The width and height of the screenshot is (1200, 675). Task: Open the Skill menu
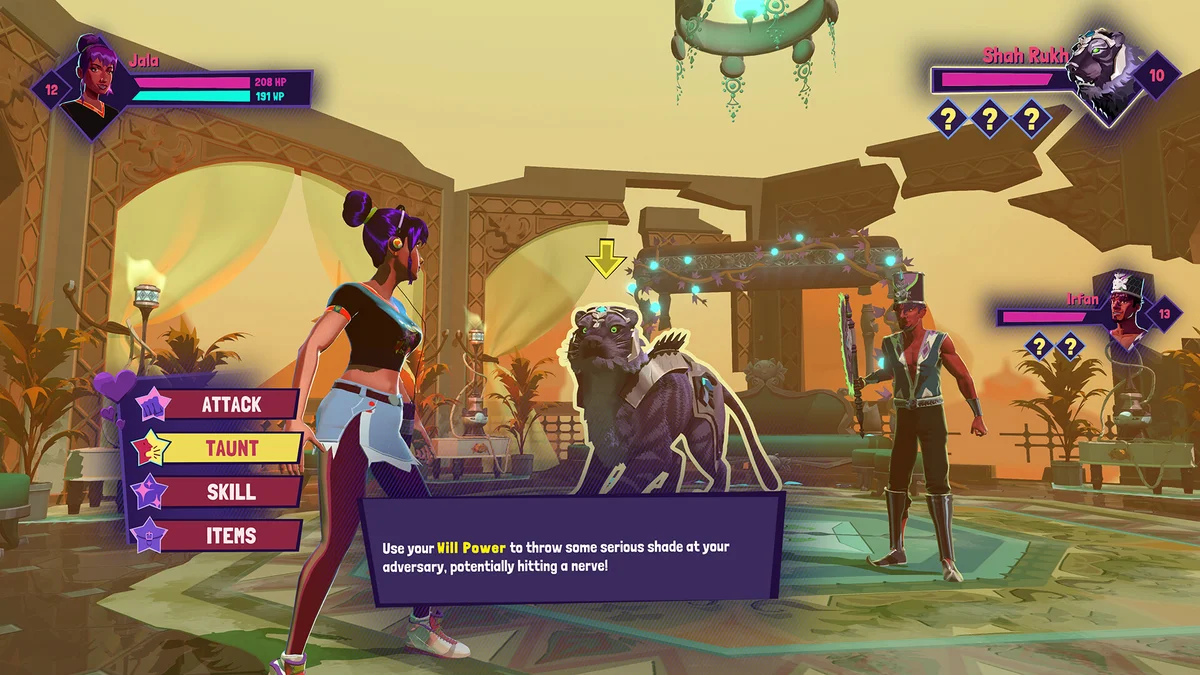tap(230, 492)
